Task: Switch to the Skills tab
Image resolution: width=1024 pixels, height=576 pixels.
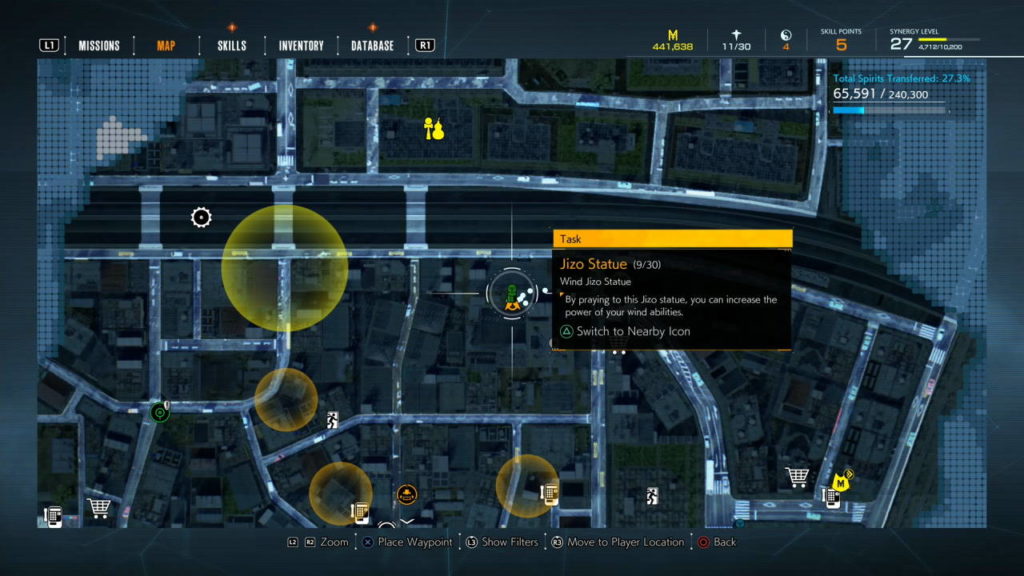Action: point(231,45)
